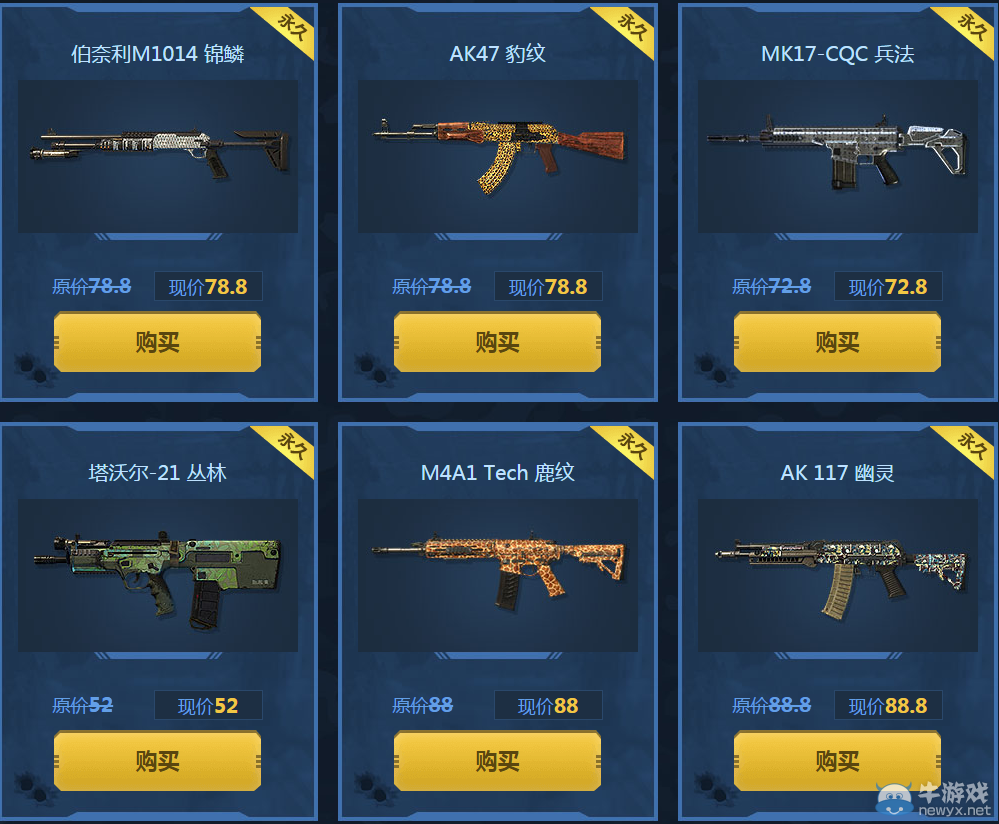Screen dimensions: 999x824
Task: Purchase the M4A1 Tech 鹿纹
Action: (497, 761)
